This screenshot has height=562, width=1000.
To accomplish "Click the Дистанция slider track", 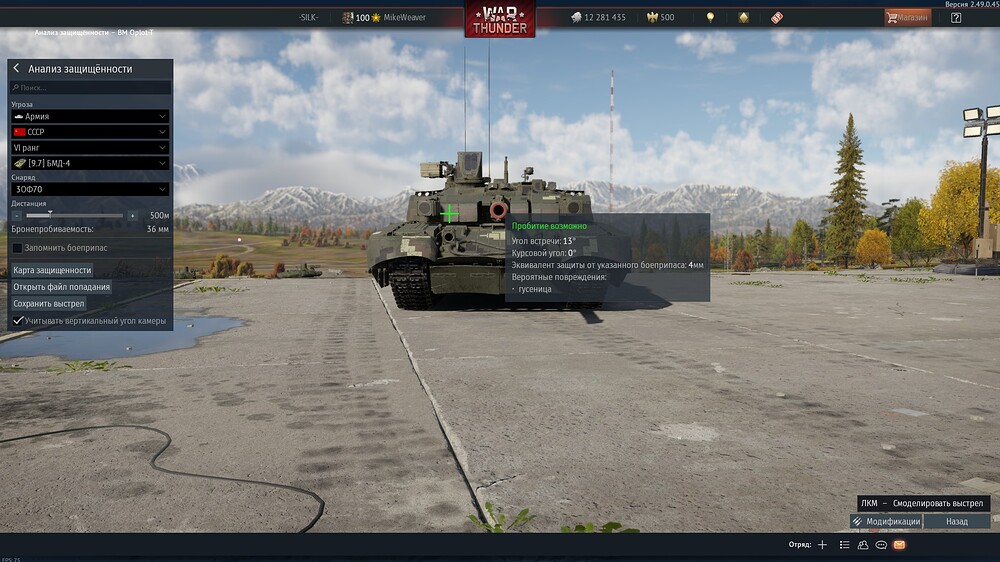I will [75, 215].
